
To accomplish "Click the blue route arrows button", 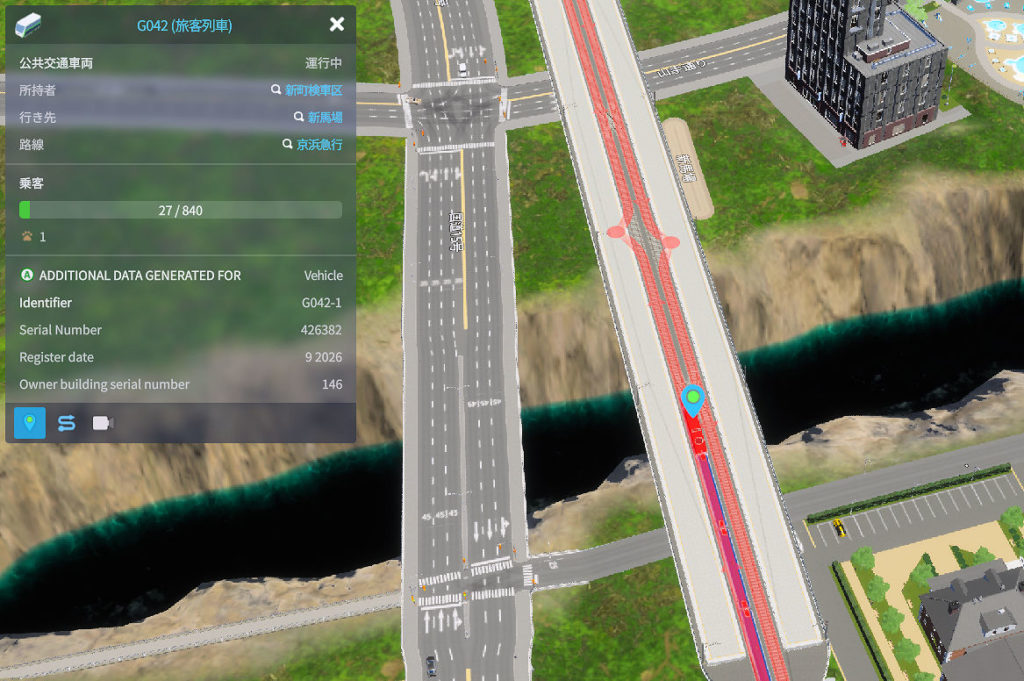I will 66,423.
